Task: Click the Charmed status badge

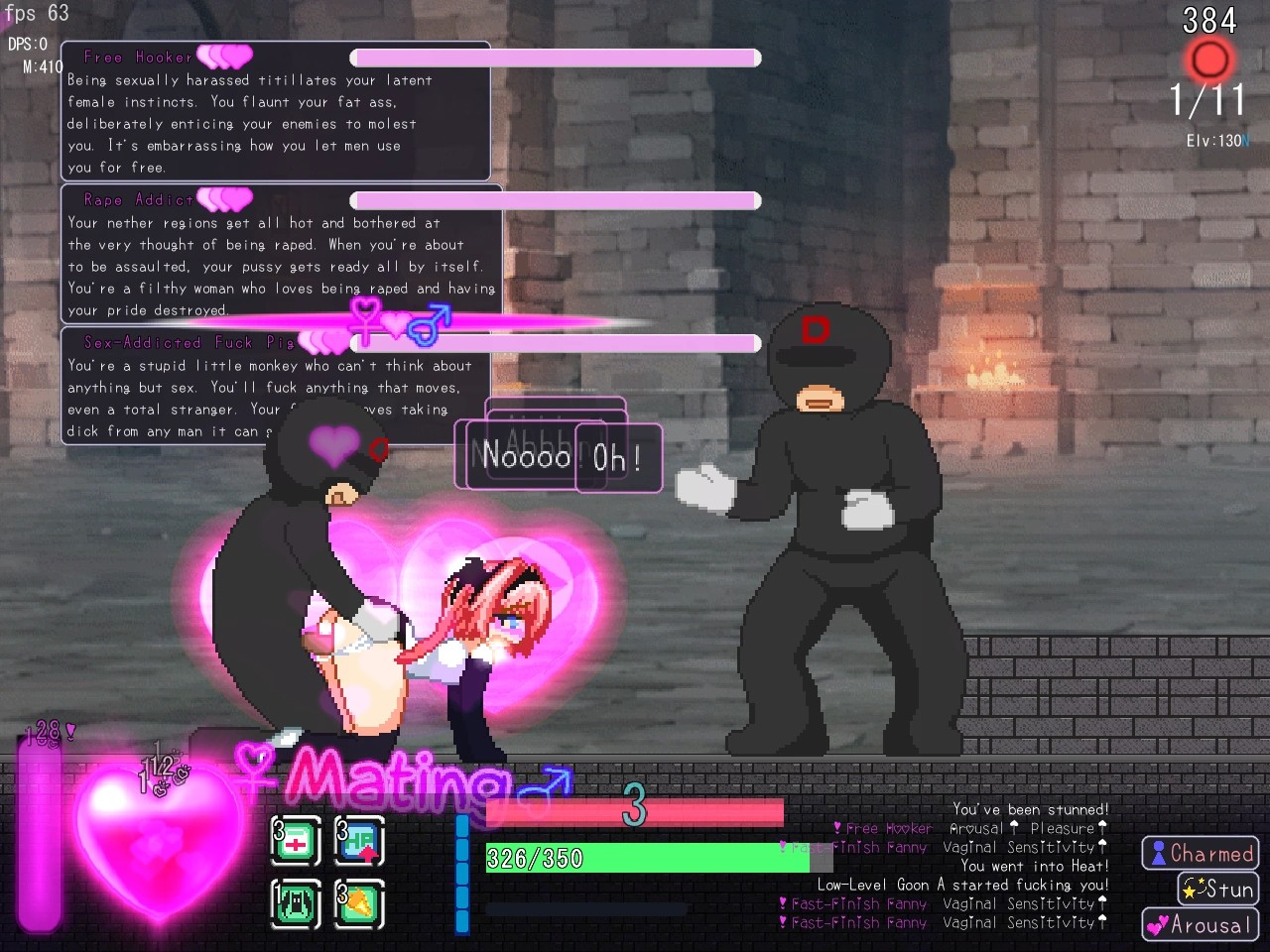Action: [1200, 854]
